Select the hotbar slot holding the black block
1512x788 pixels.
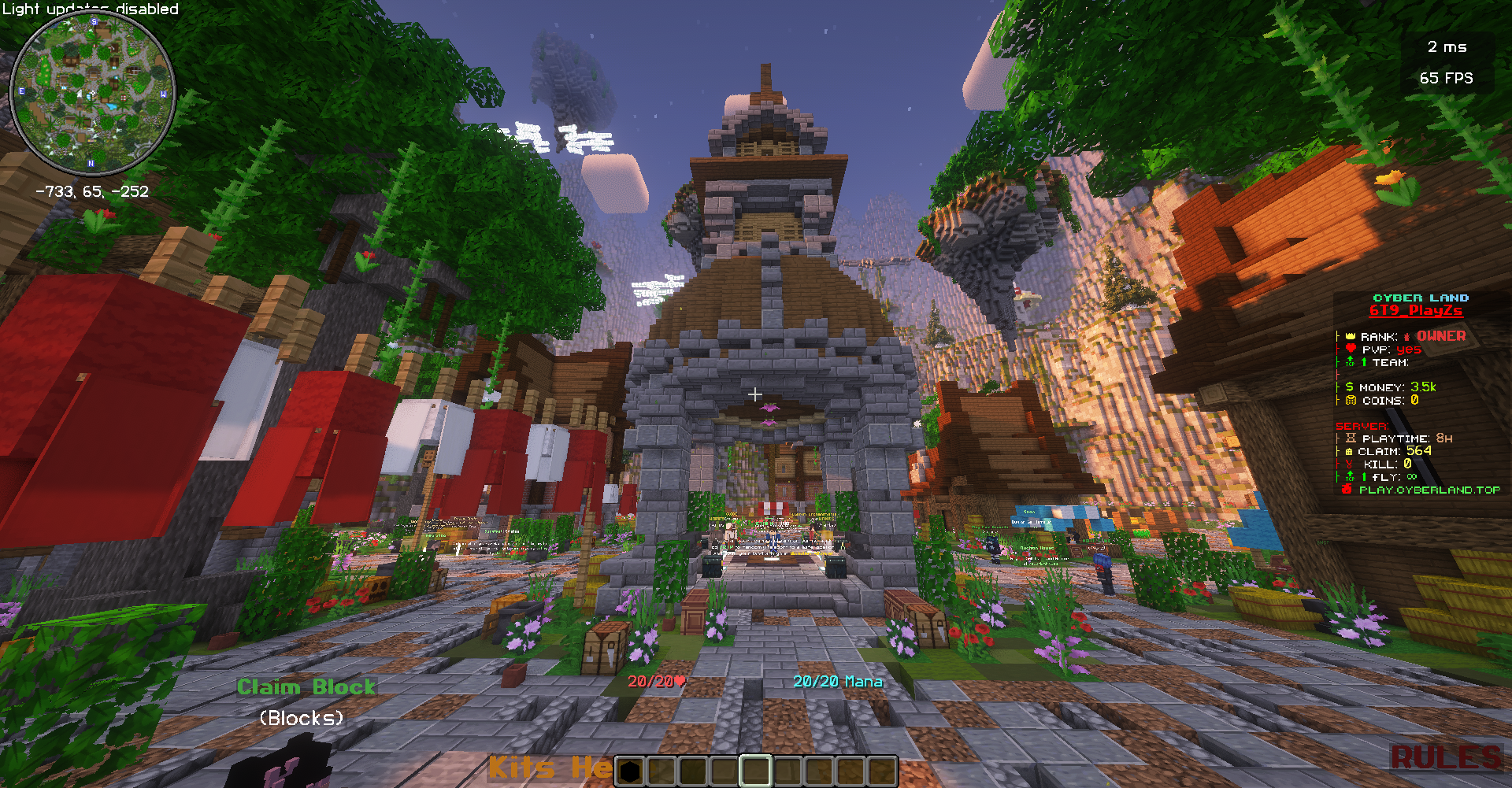630,771
